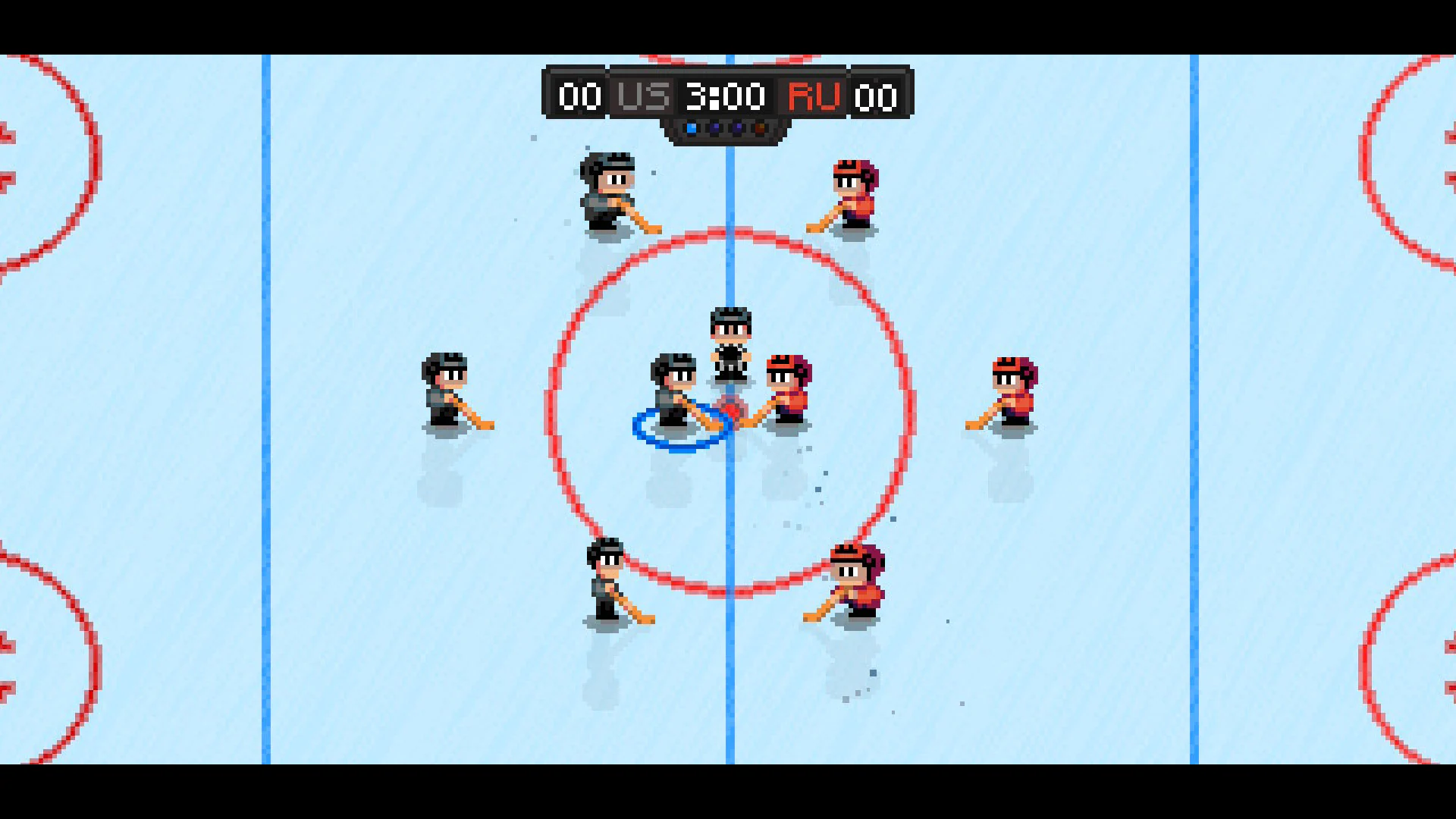
Task: Open the 3:00 game clock display
Action: pyautogui.click(x=724, y=96)
